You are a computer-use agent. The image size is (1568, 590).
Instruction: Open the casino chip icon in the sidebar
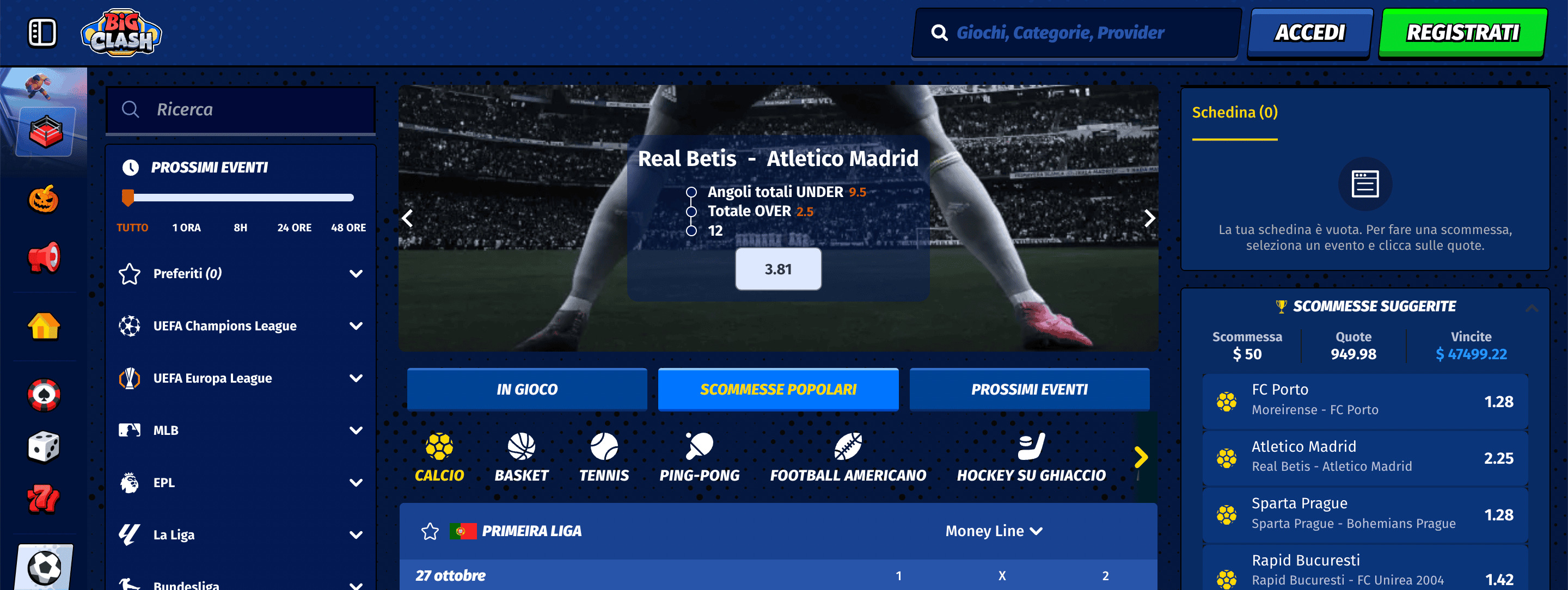tap(42, 394)
